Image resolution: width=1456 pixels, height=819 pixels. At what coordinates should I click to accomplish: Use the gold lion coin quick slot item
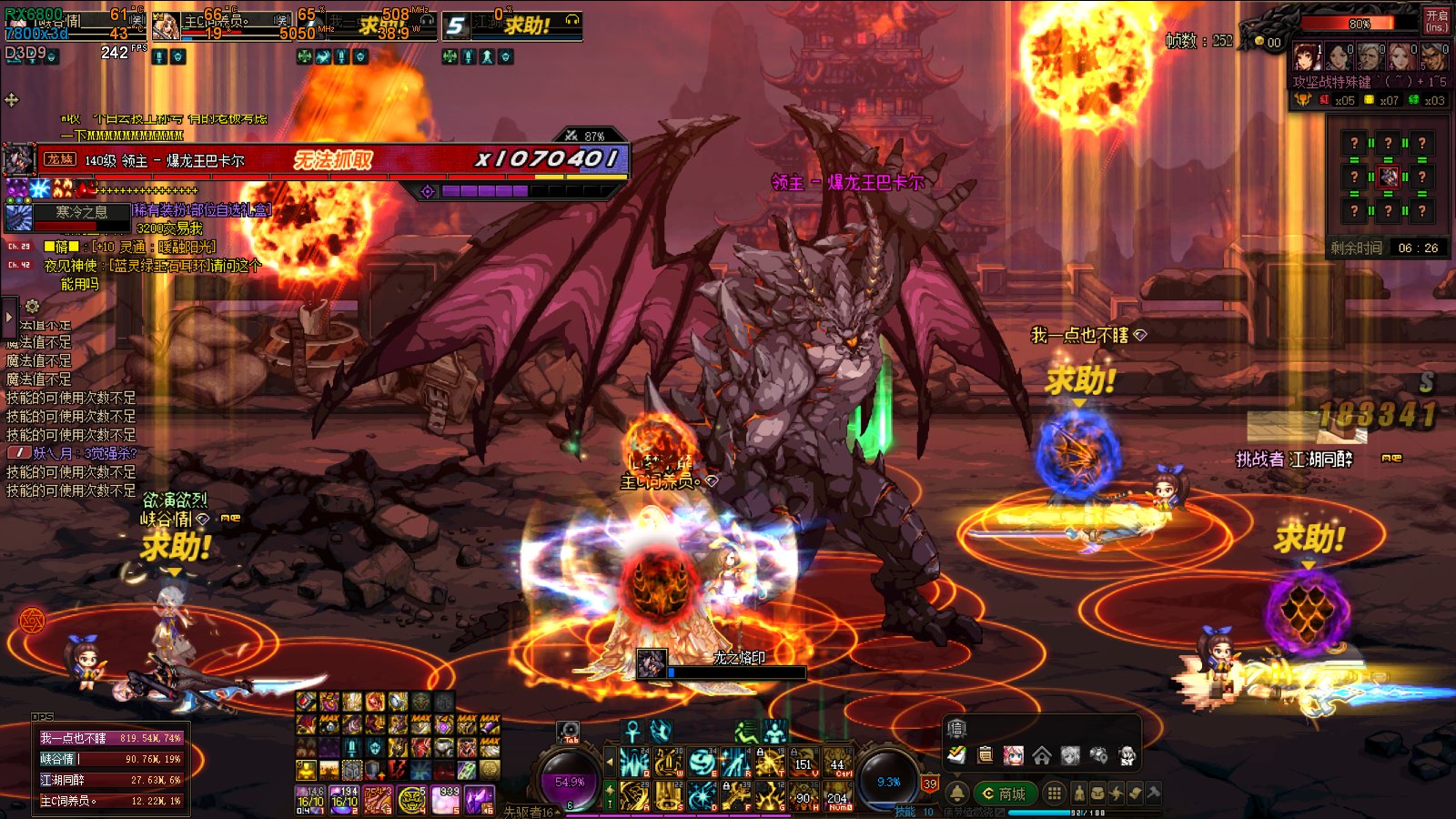[x=412, y=799]
